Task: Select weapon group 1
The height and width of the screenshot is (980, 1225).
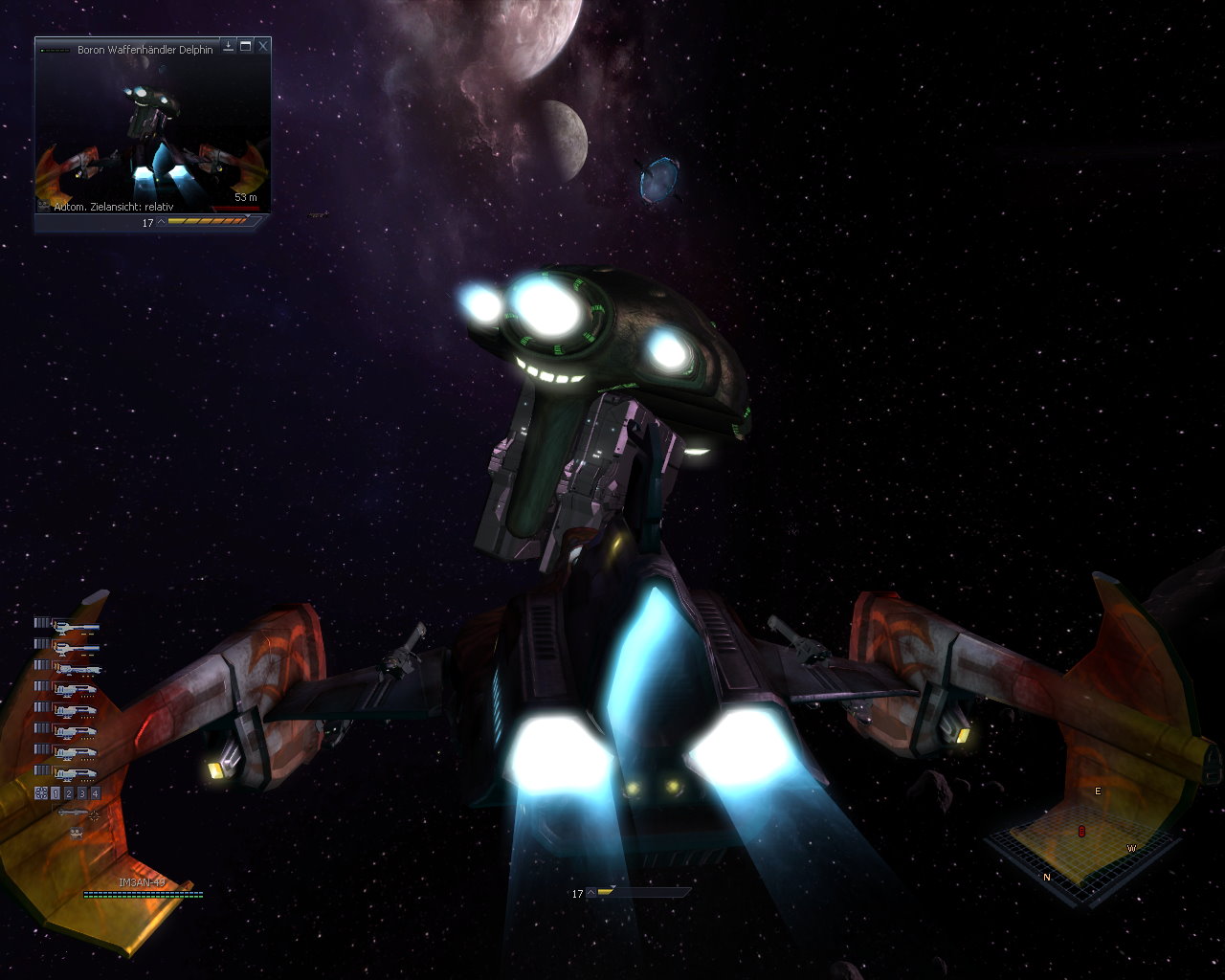Action: (x=56, y=793)
